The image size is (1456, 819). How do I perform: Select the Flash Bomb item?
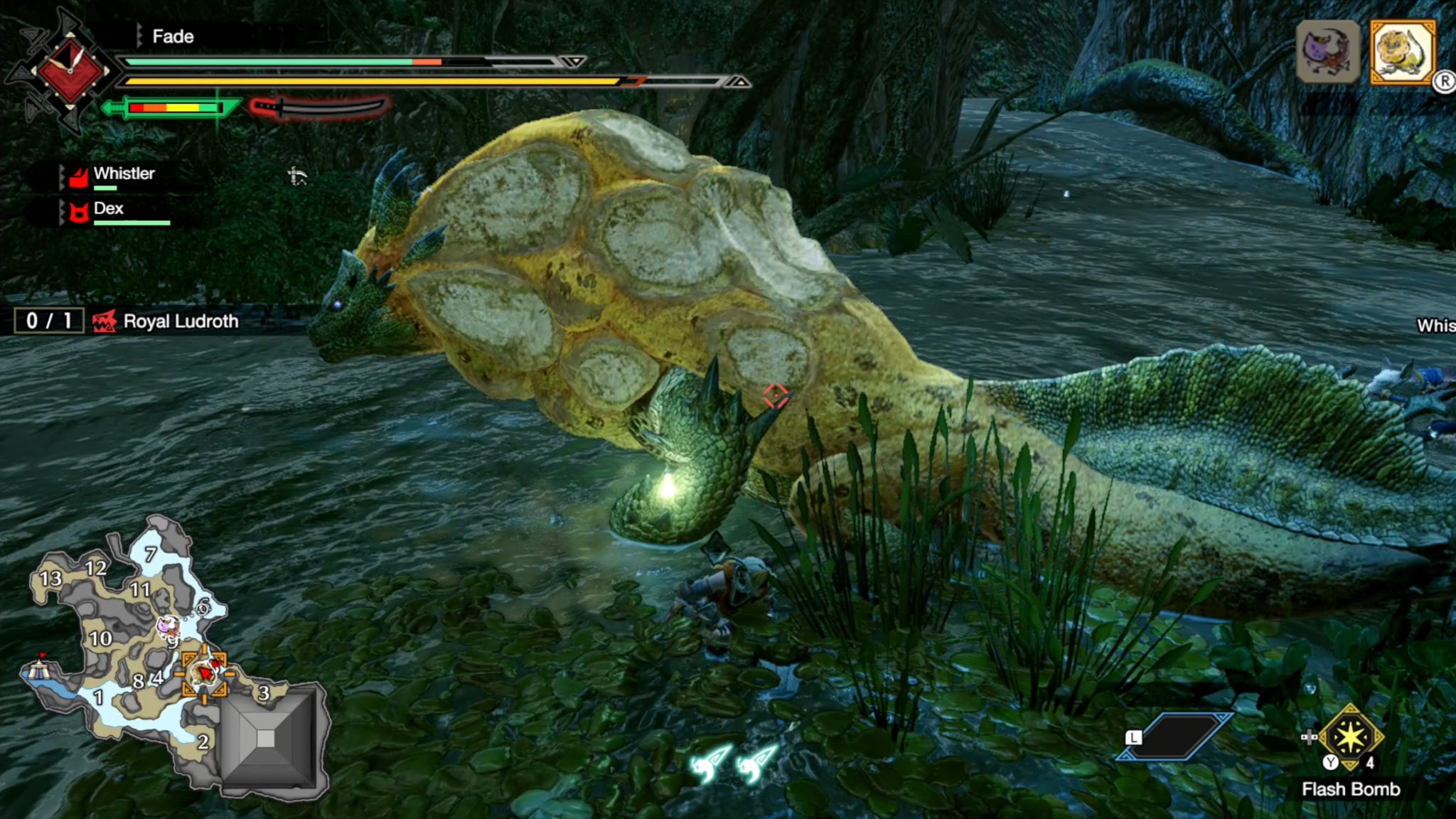pos(1350,737)
